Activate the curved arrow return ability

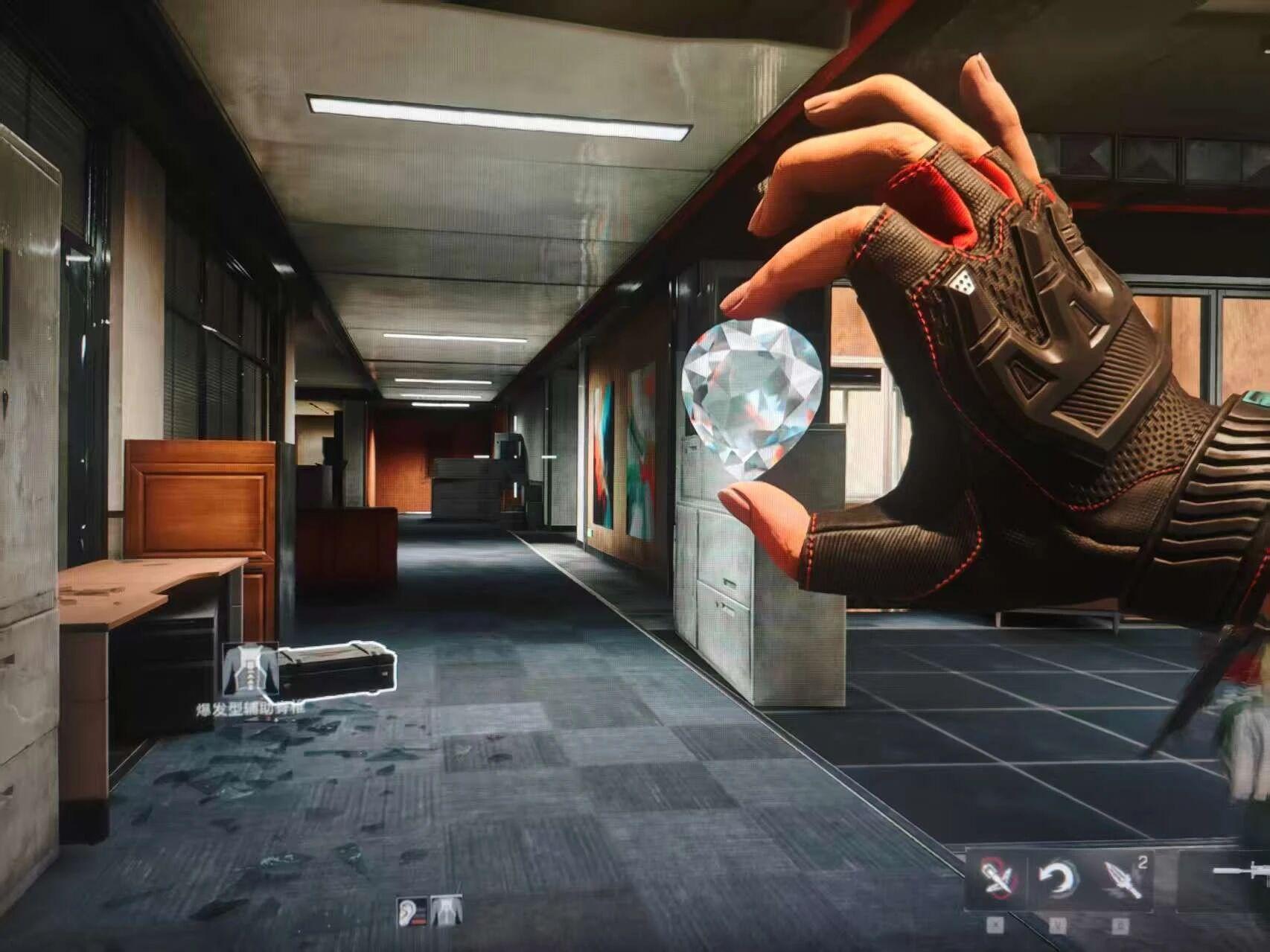1059,881
